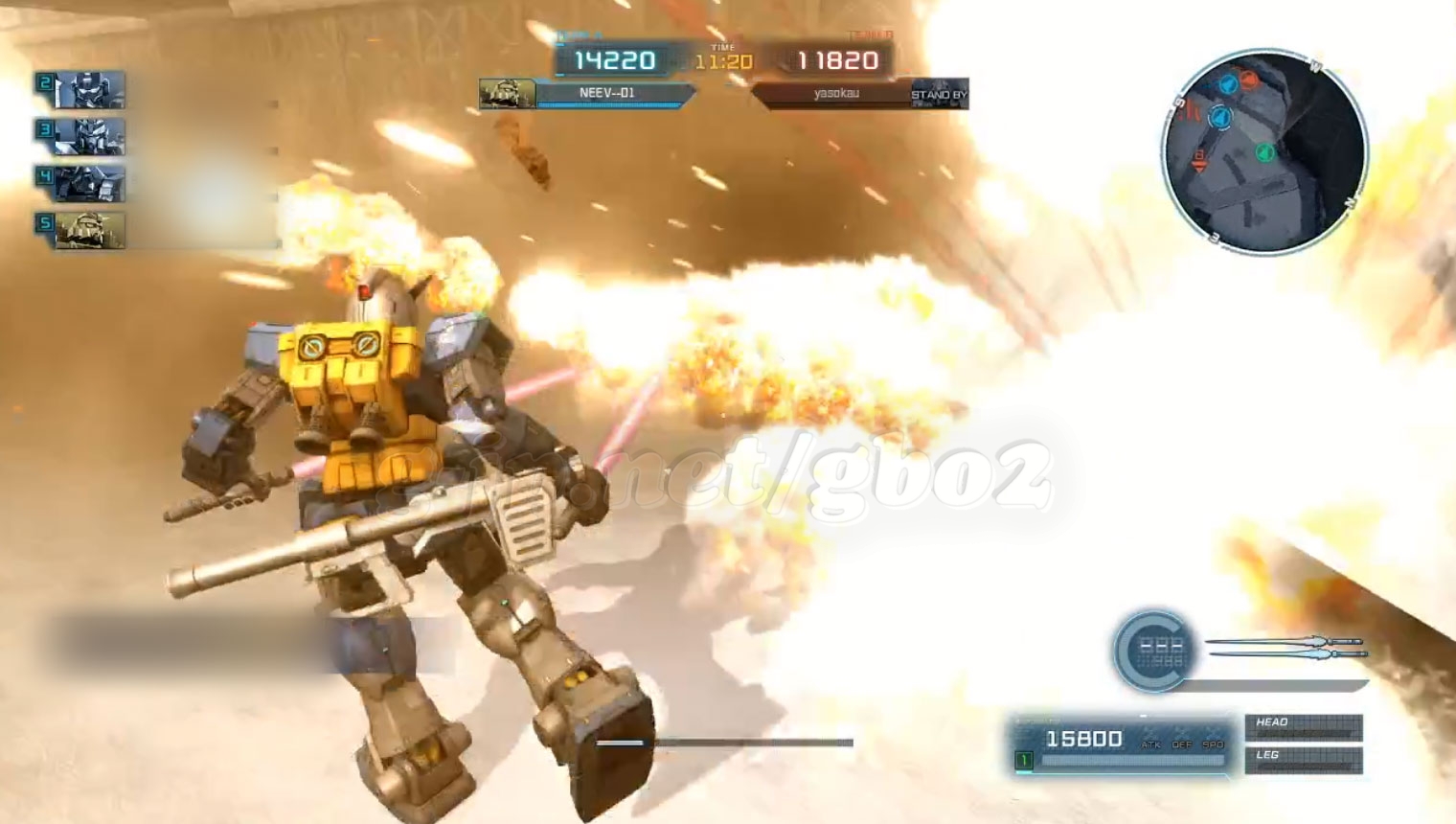Click the ATK buff indicator

[x=1150, y=744]
